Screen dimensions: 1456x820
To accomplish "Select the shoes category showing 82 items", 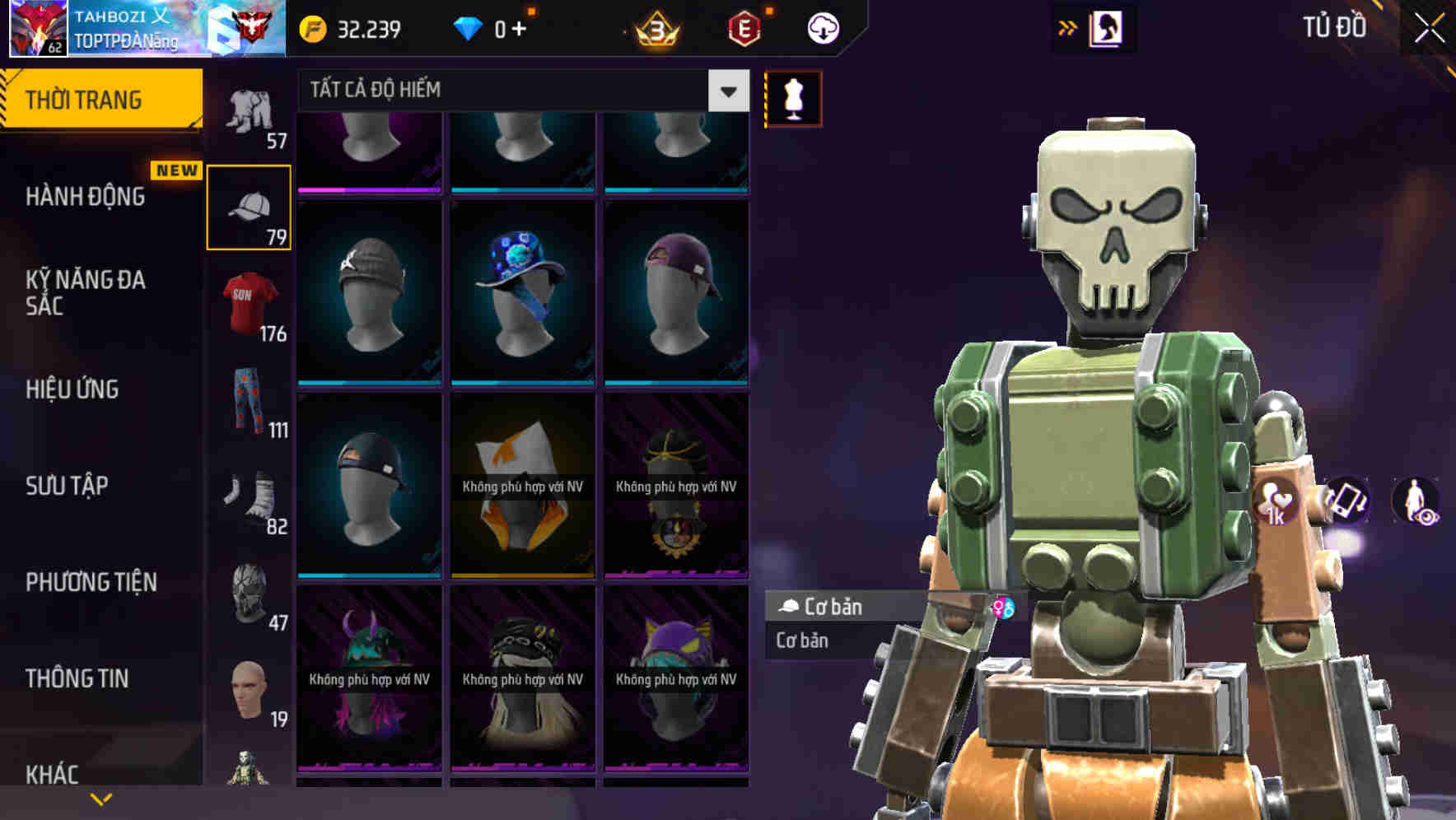I will coord(250,498).
